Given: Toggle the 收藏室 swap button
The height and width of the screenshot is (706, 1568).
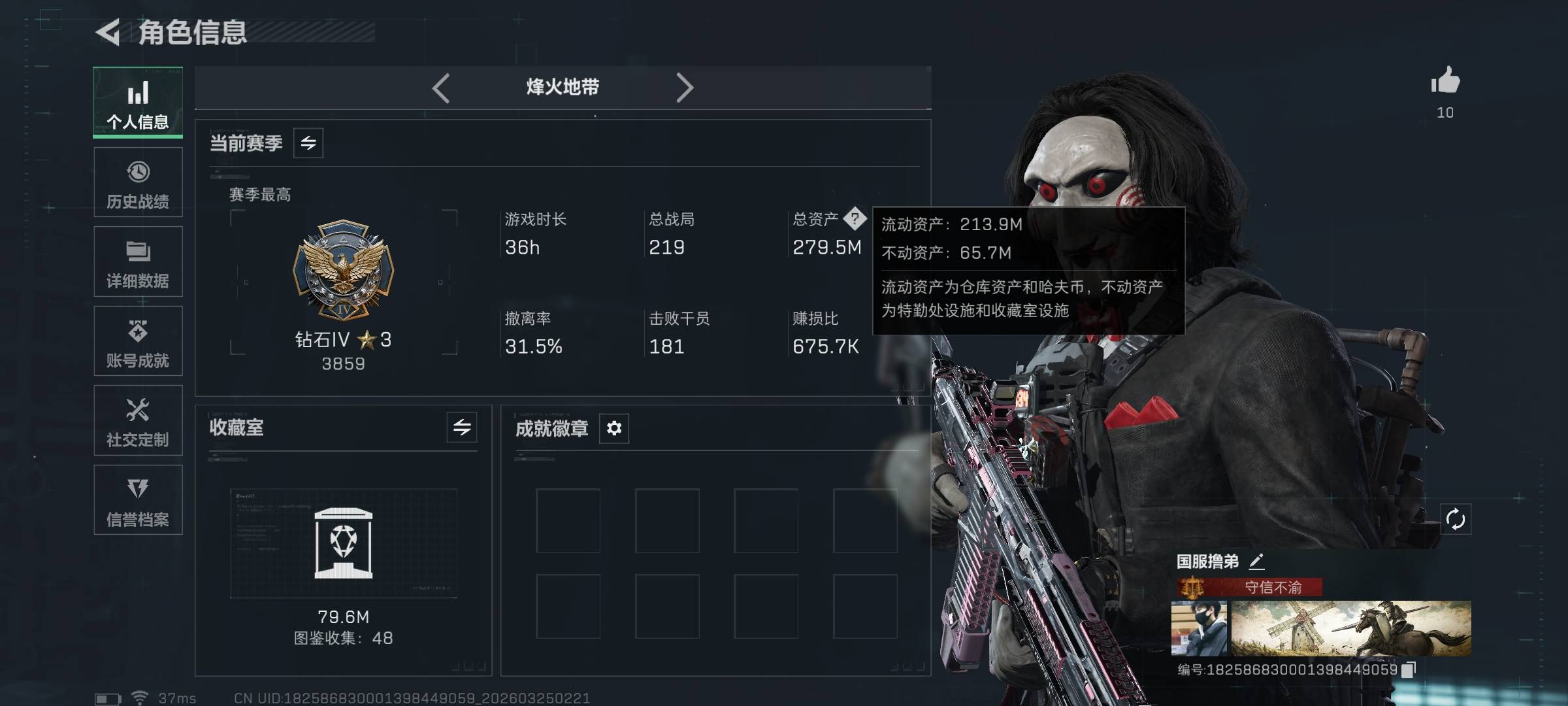Looking at the screenshot, I should 462,428.
